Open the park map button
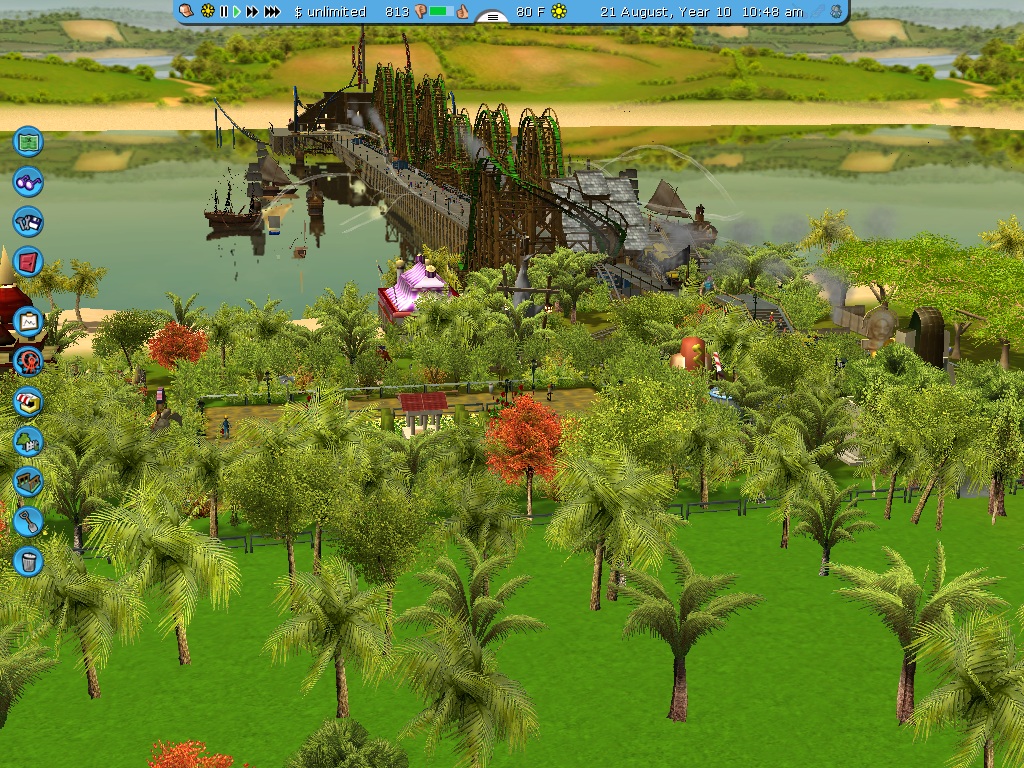Viewport: 1024px width, 768px height. coord(28,141)
